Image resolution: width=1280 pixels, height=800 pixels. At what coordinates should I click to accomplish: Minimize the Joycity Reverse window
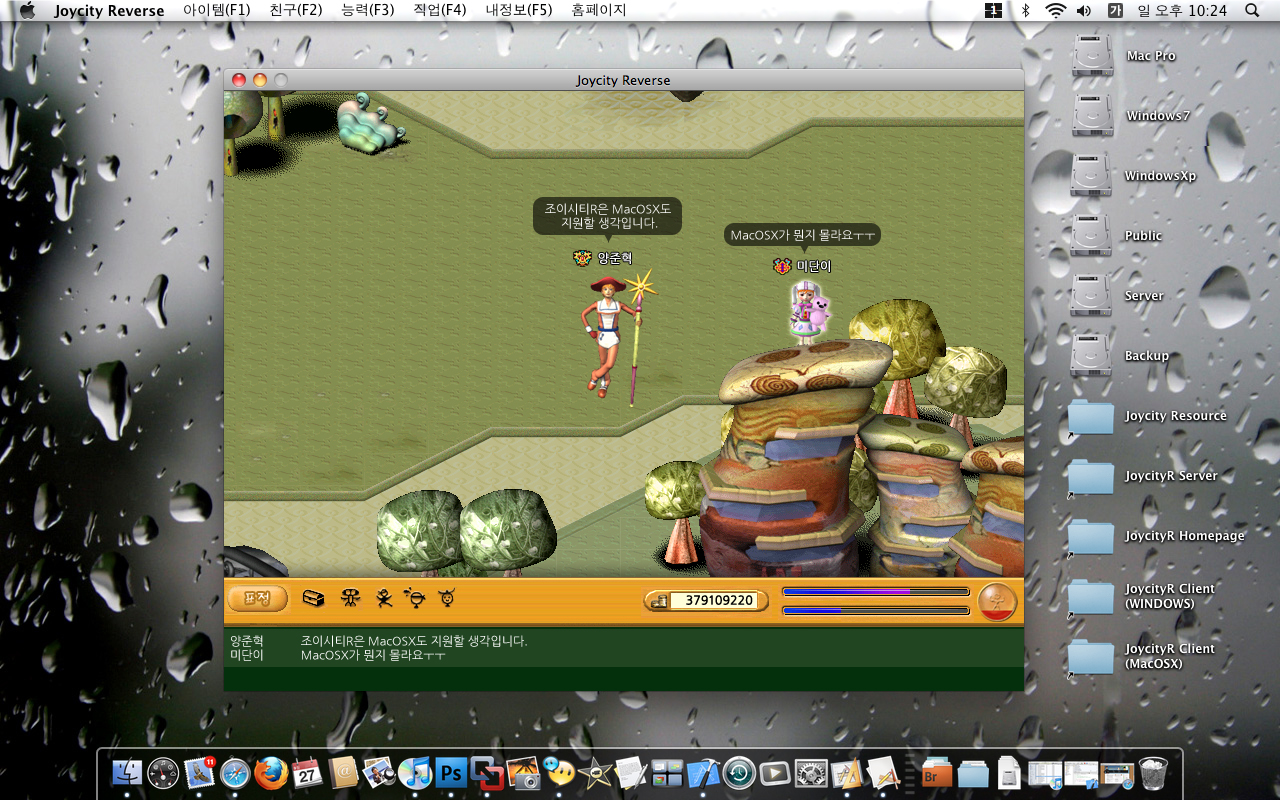[260, 80]
